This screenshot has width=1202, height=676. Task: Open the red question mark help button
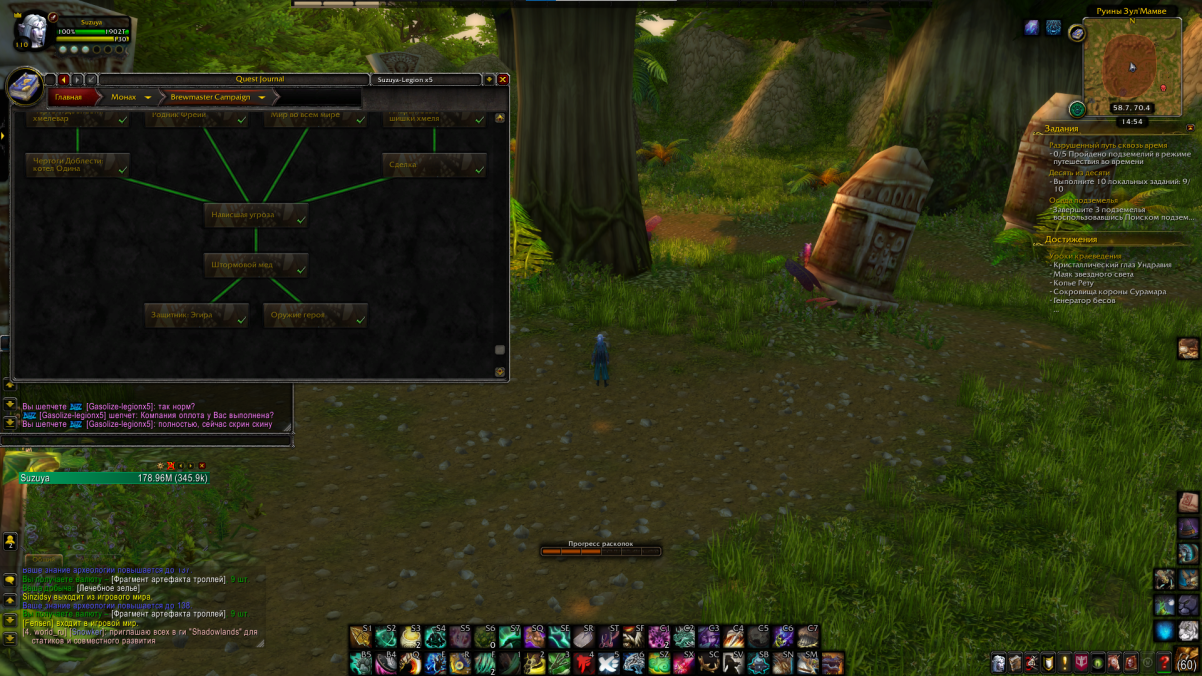(1164, 662)
